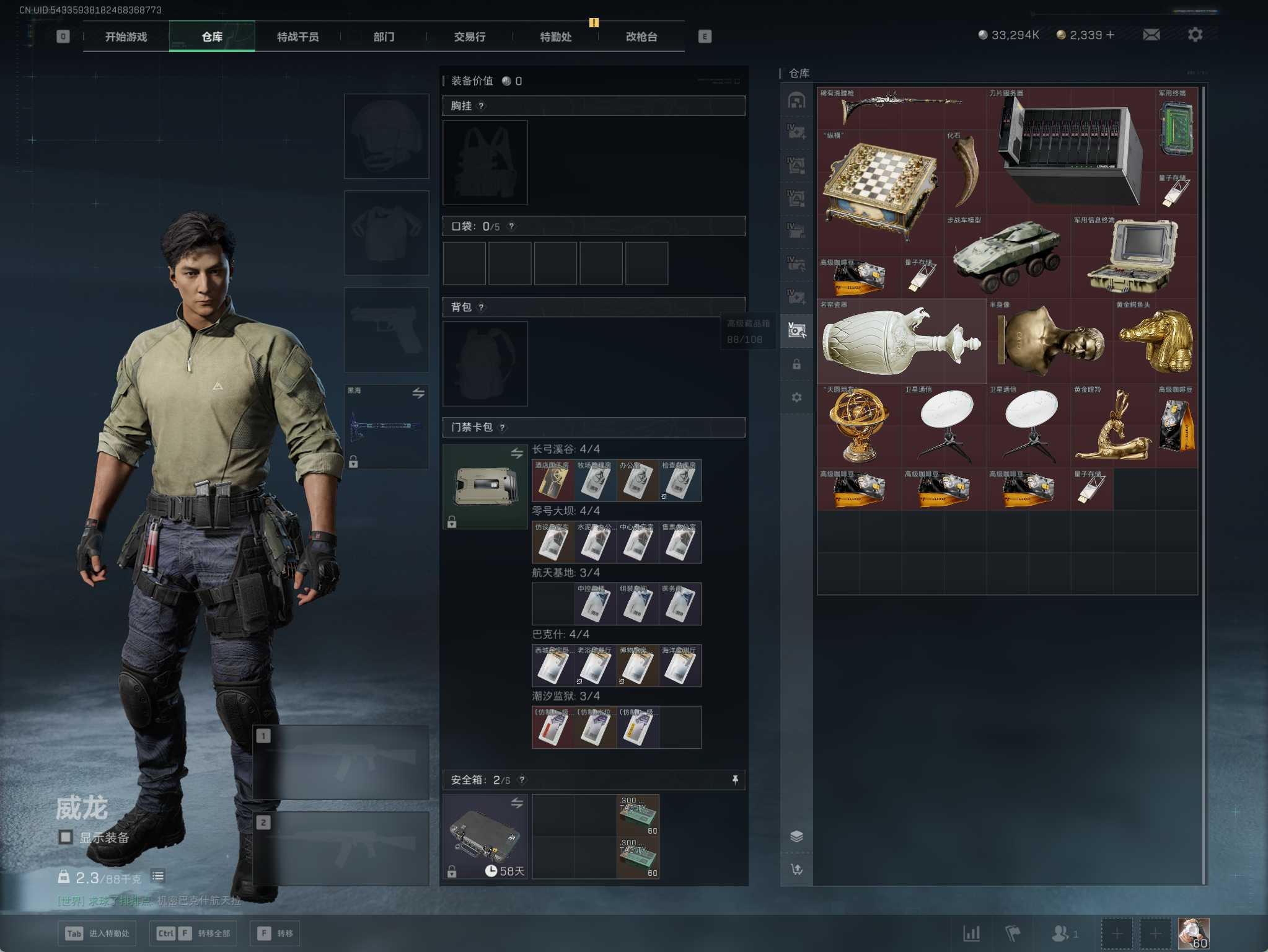1268x952 pixels.
Task: Open the 交易行 trading tab
Action: [x=469, y=37]
